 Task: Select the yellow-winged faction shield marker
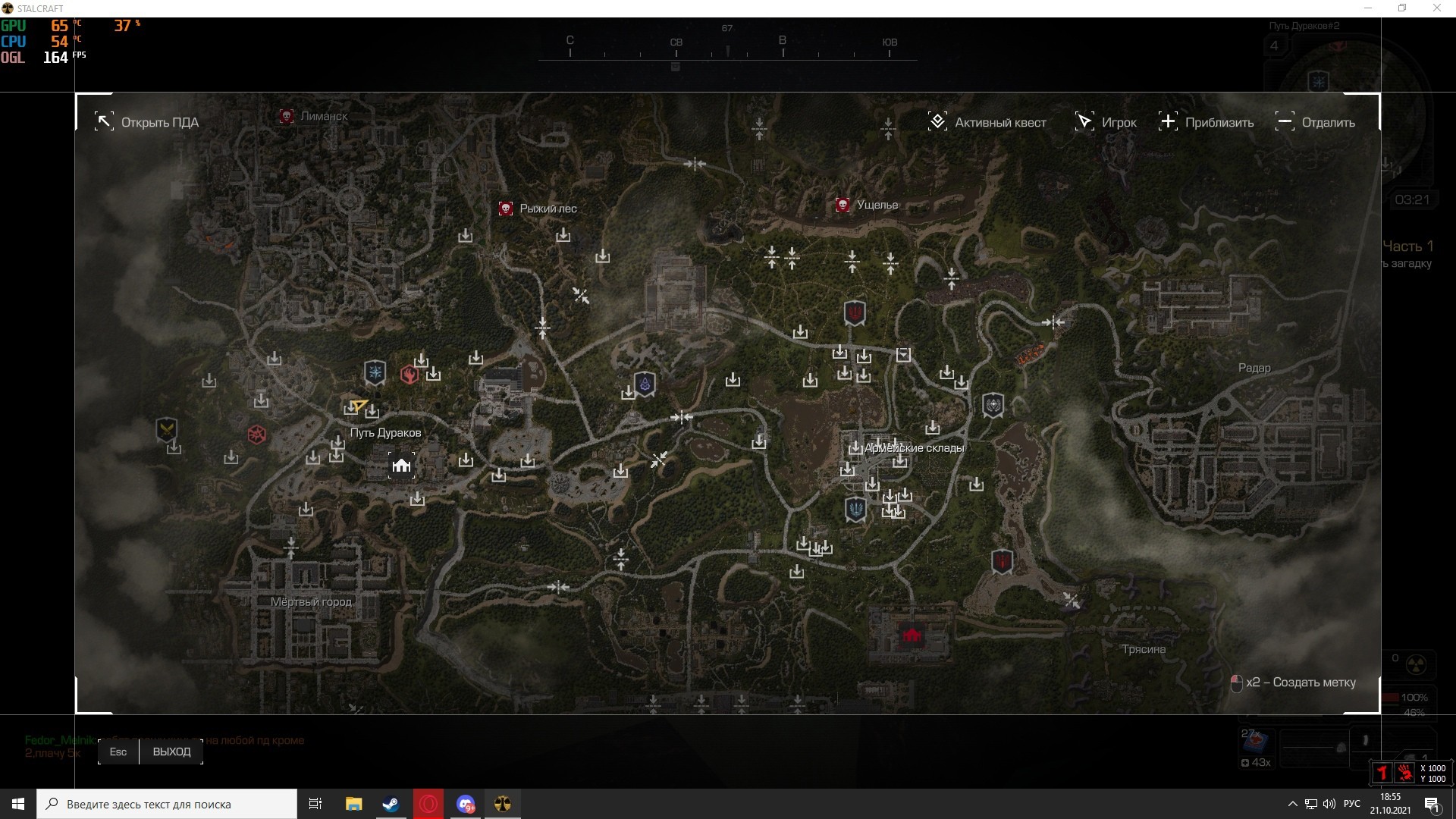tap(166, 429)
